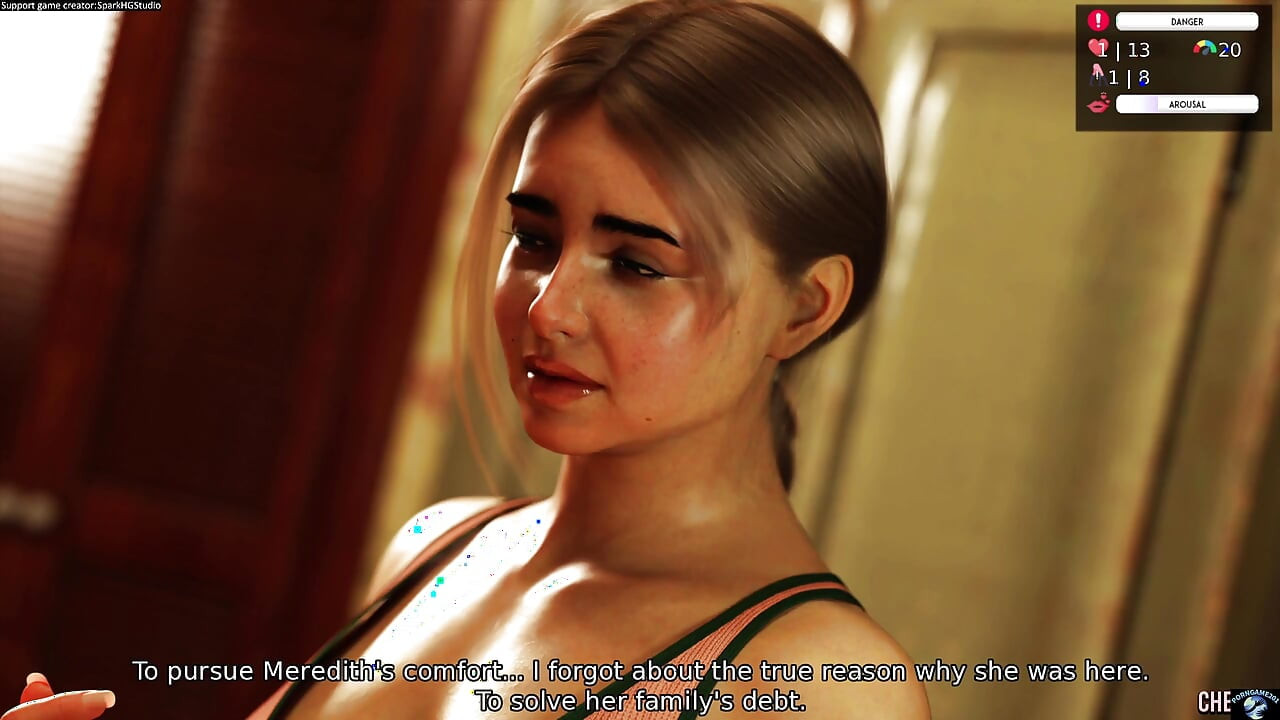Select the AROUSAL label in the HUD
The width and height of the screenshot is (1280, 720).
[x=1190, y=104]
